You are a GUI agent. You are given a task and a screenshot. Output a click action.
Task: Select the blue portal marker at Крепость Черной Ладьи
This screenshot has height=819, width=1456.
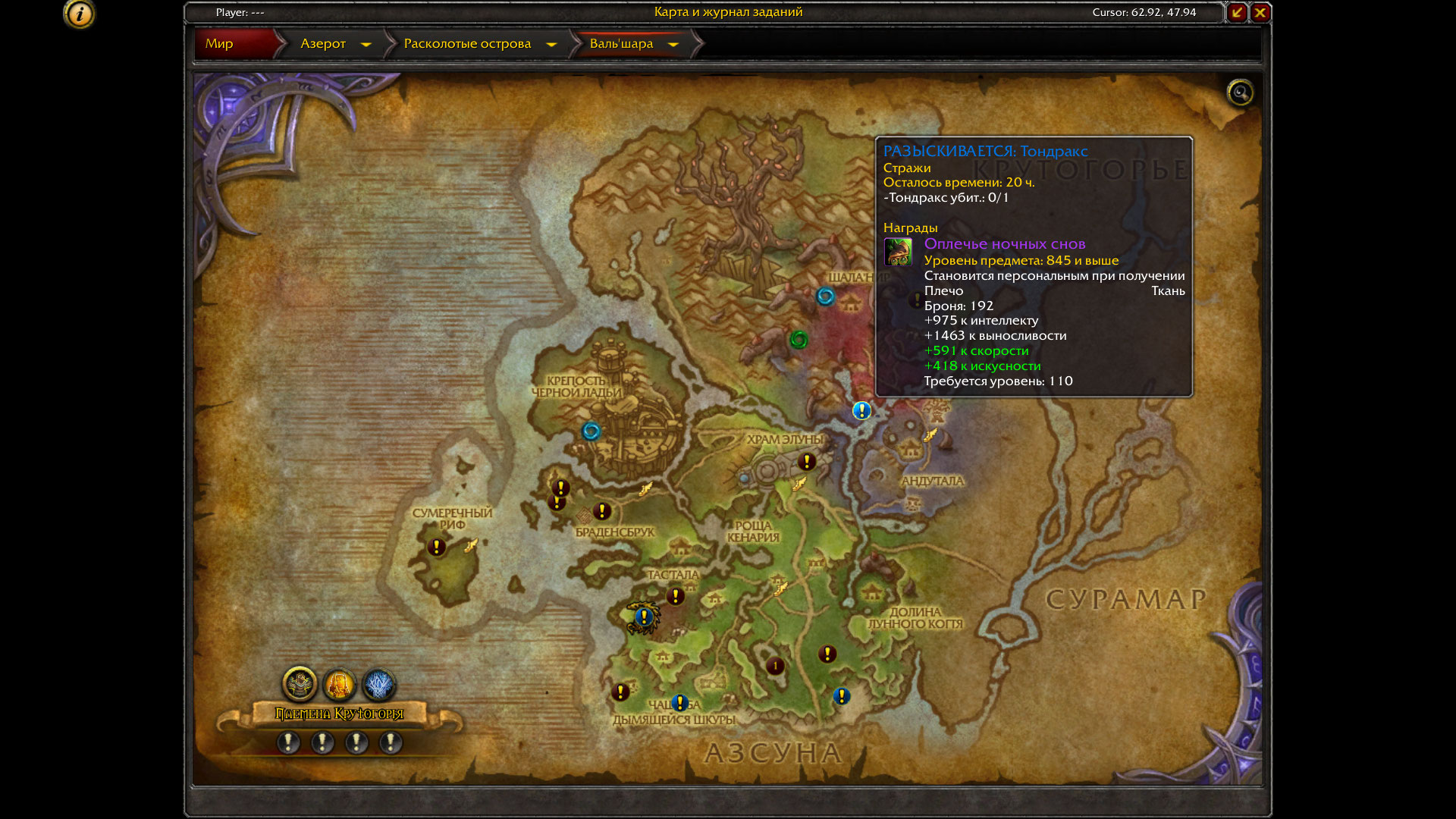click(591, 431)
